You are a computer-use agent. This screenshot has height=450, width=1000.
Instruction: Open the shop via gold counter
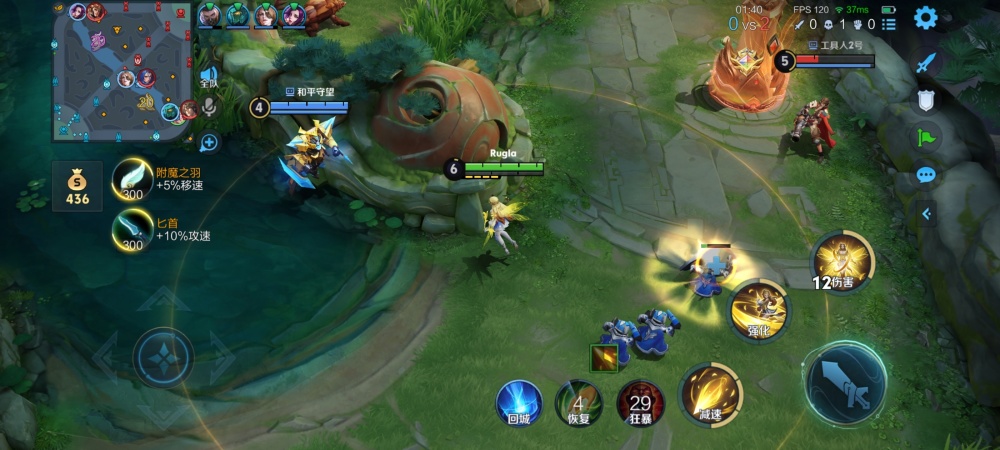point(77,186)
